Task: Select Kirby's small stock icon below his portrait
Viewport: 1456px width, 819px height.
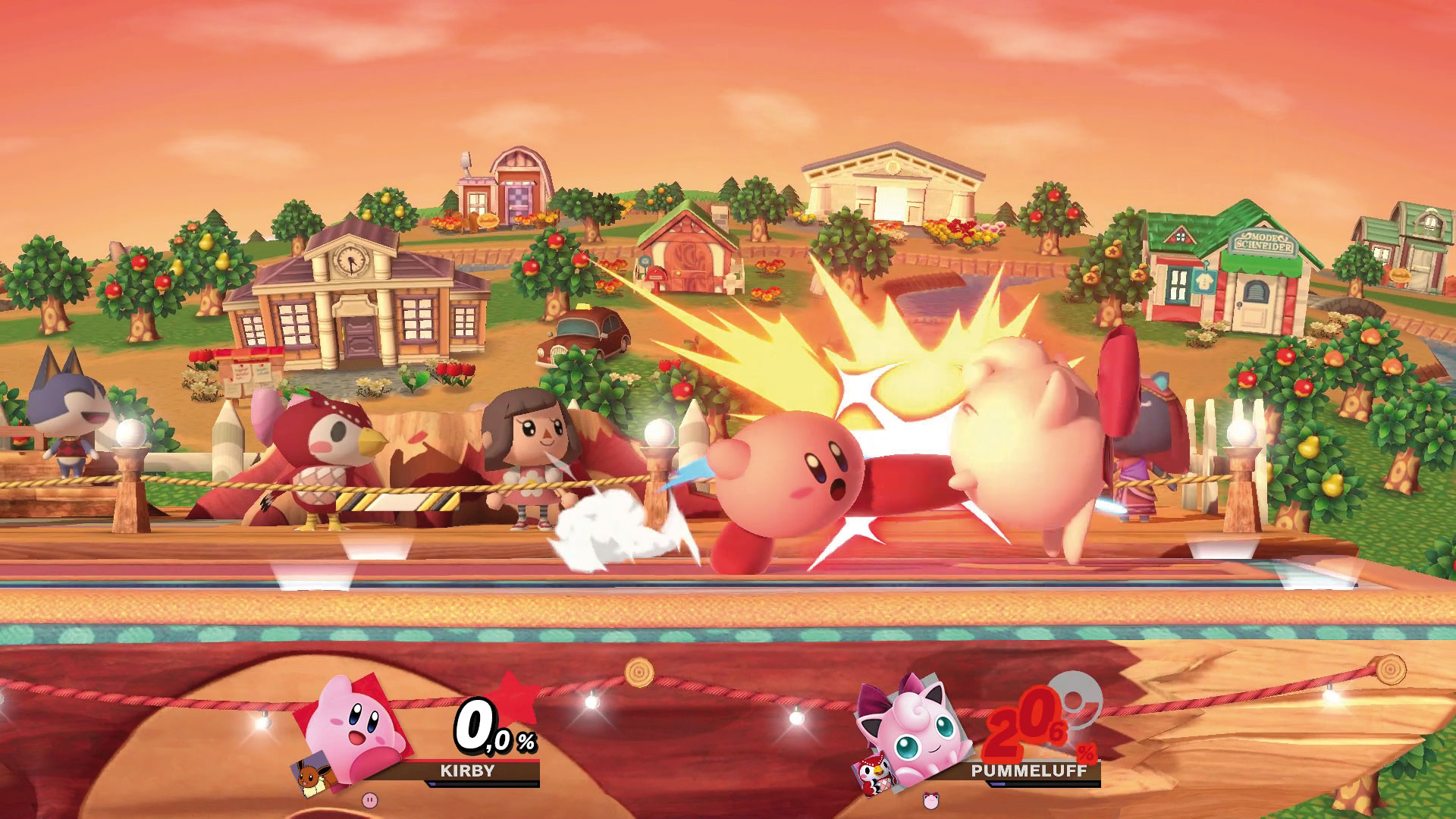Action: pos(369,802)
